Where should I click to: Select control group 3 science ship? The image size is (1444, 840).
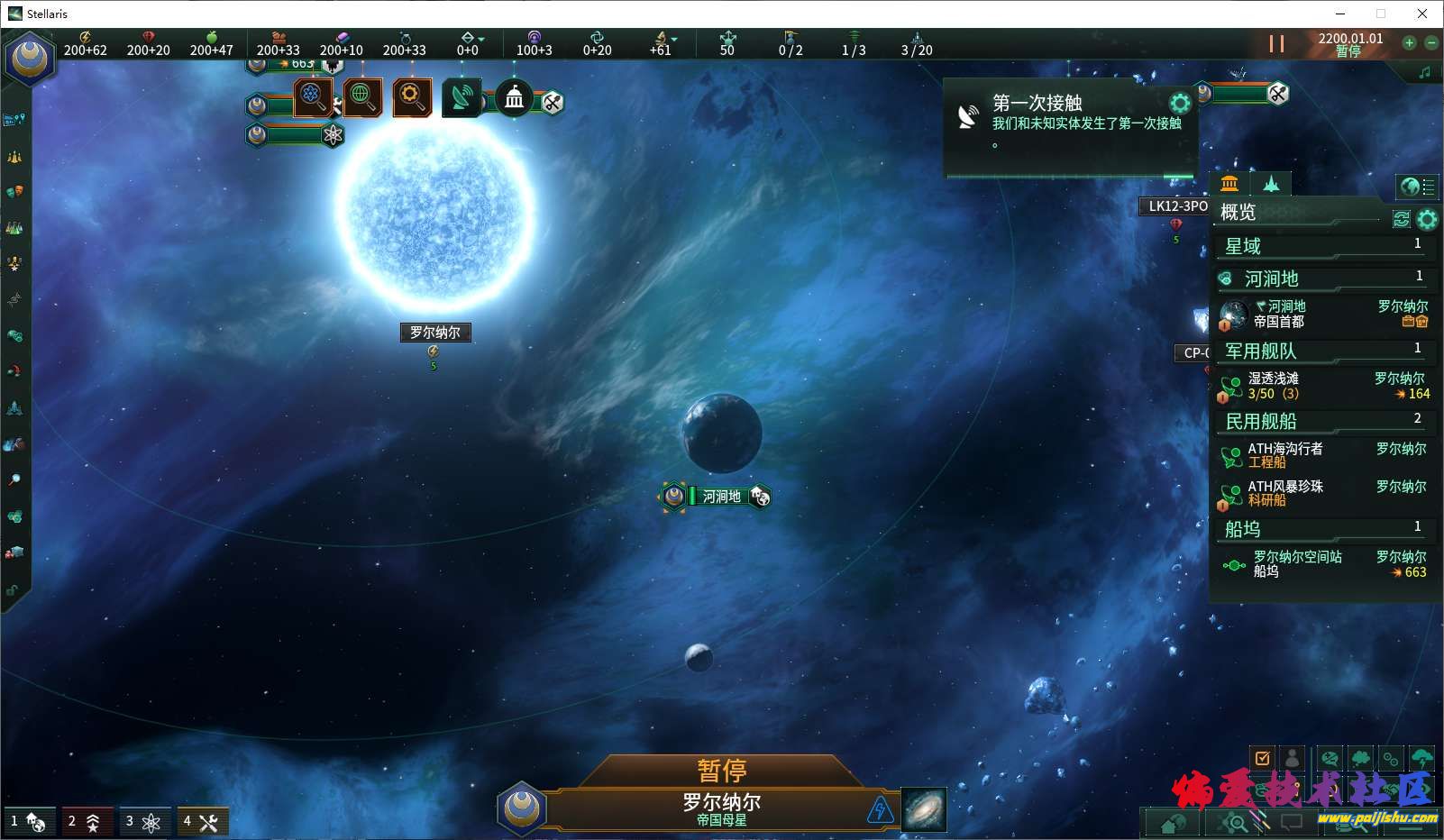point(143,821)
